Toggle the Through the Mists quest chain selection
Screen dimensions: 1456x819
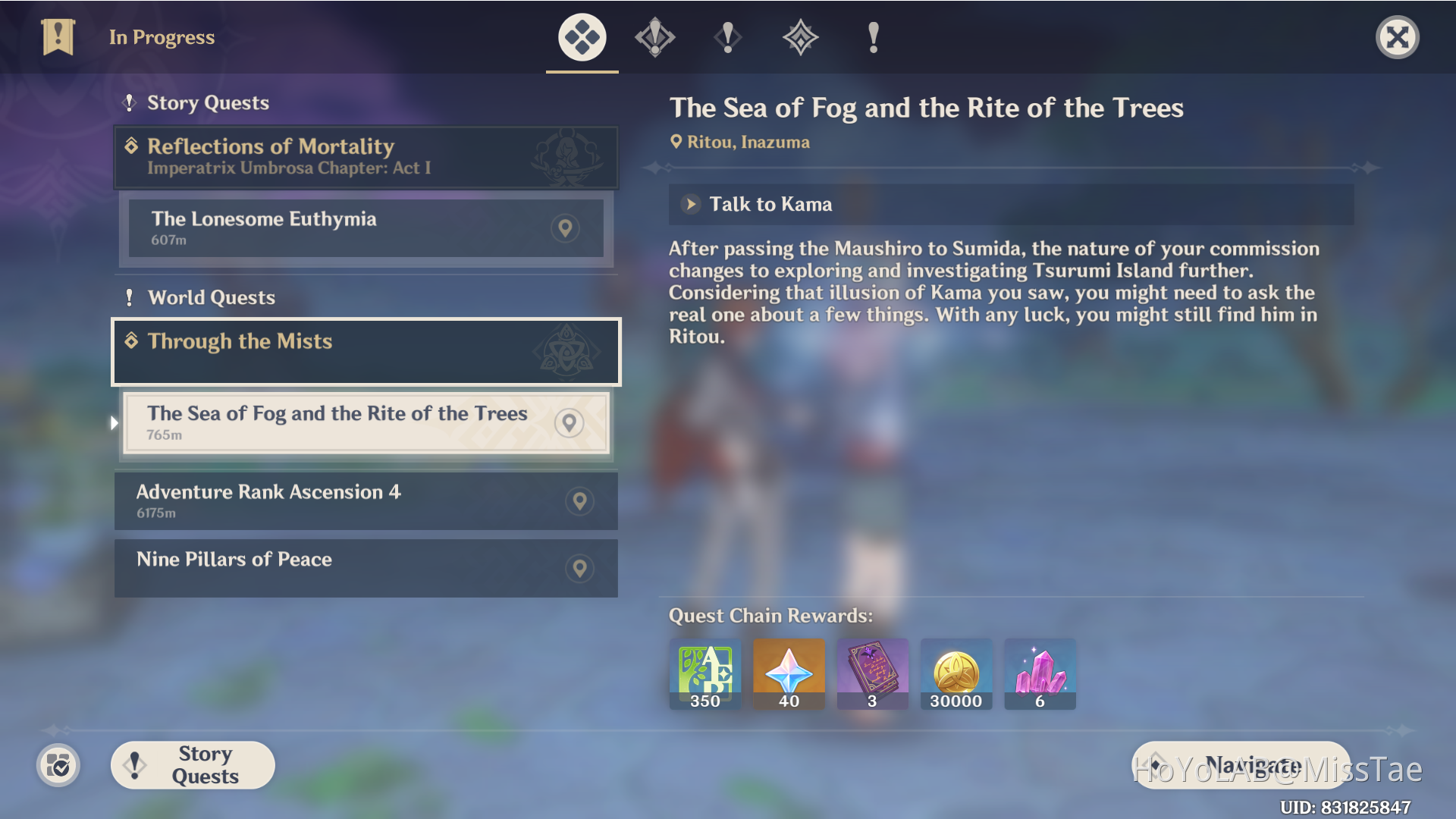pyautogui.click(x=366, y=351)
